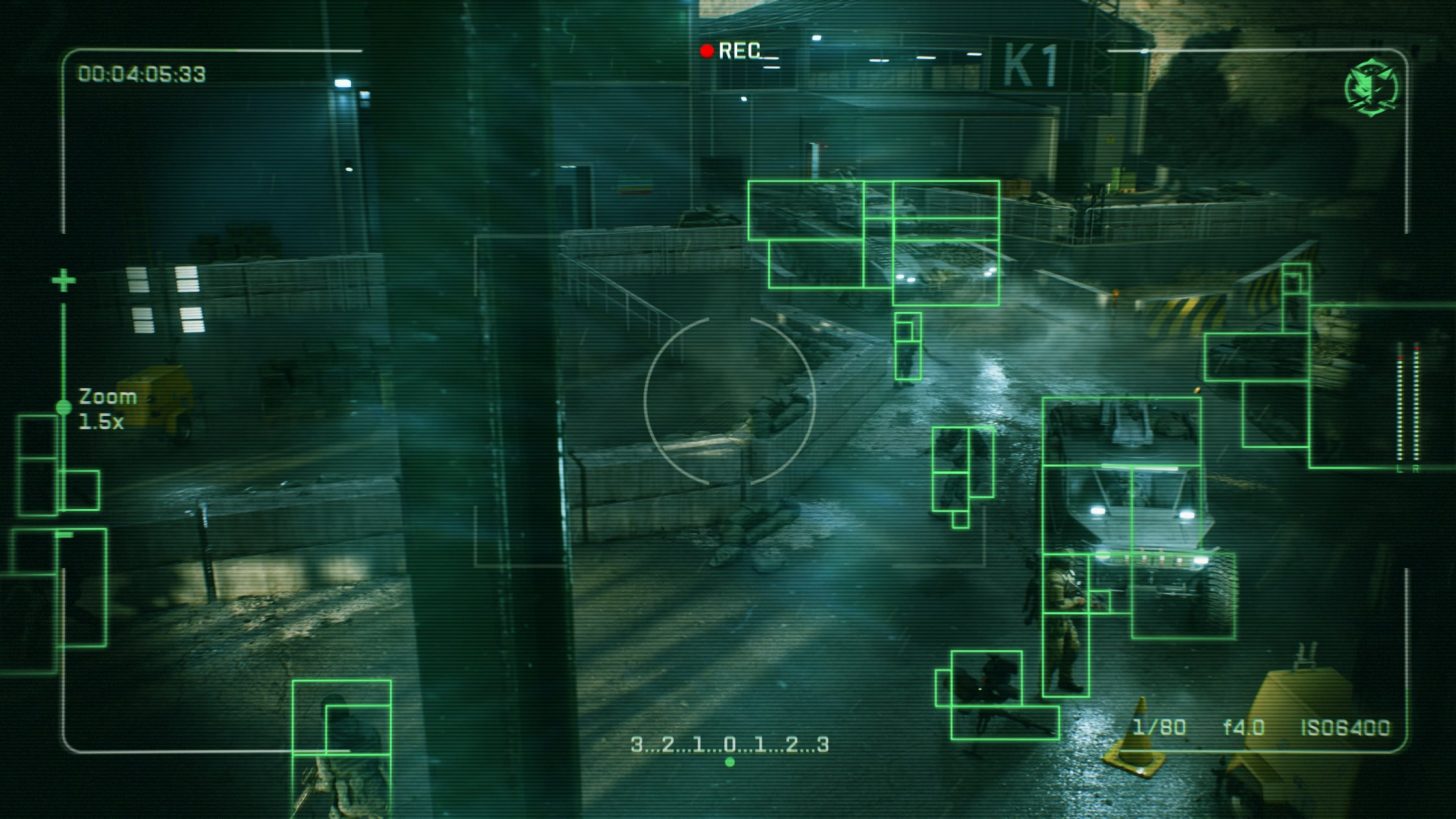Click the Zoom 1.5x label

pos(106,406)
